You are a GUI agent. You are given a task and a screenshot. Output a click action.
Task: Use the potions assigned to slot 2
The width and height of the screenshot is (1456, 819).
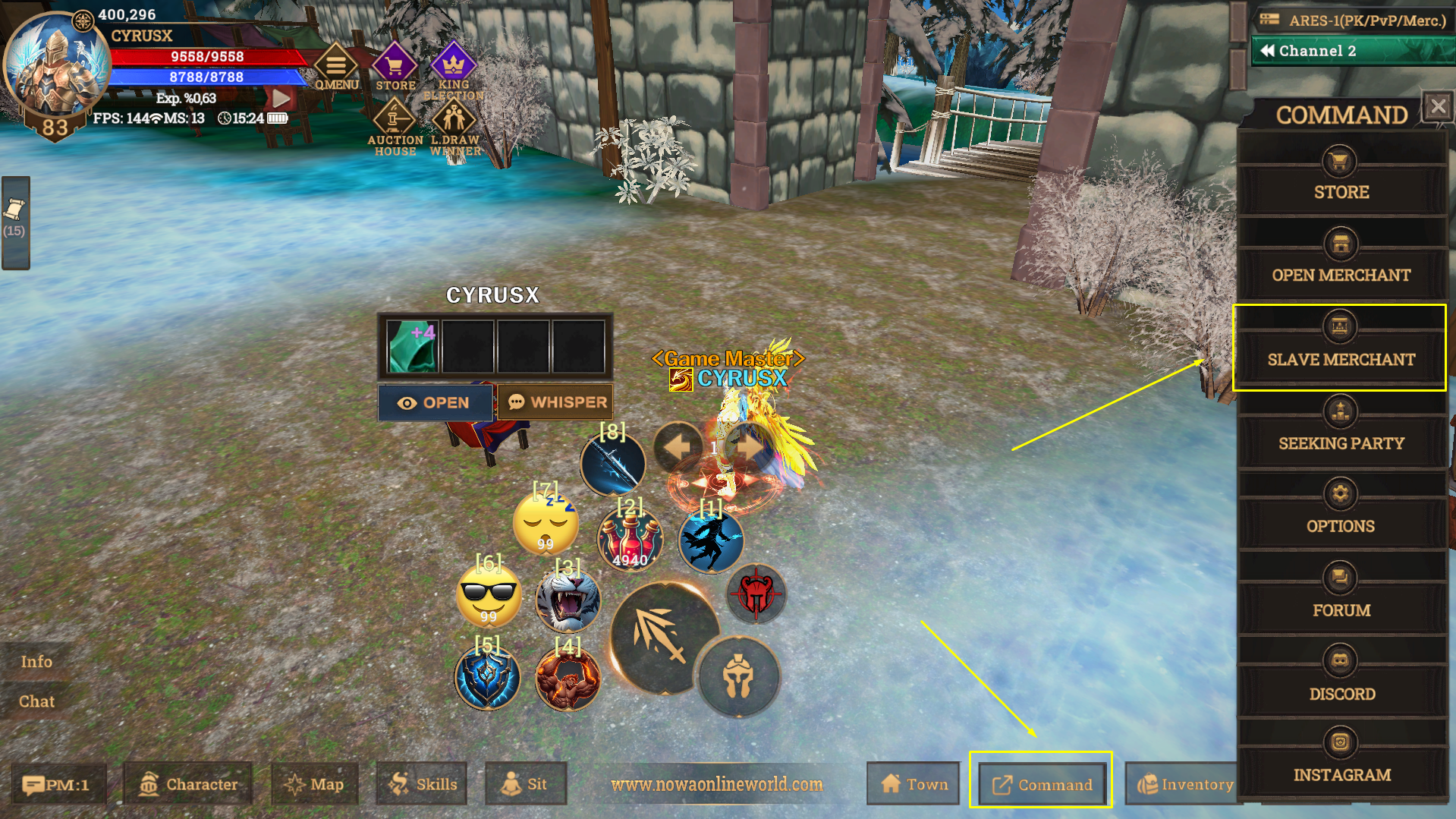[x=631, y=539]
